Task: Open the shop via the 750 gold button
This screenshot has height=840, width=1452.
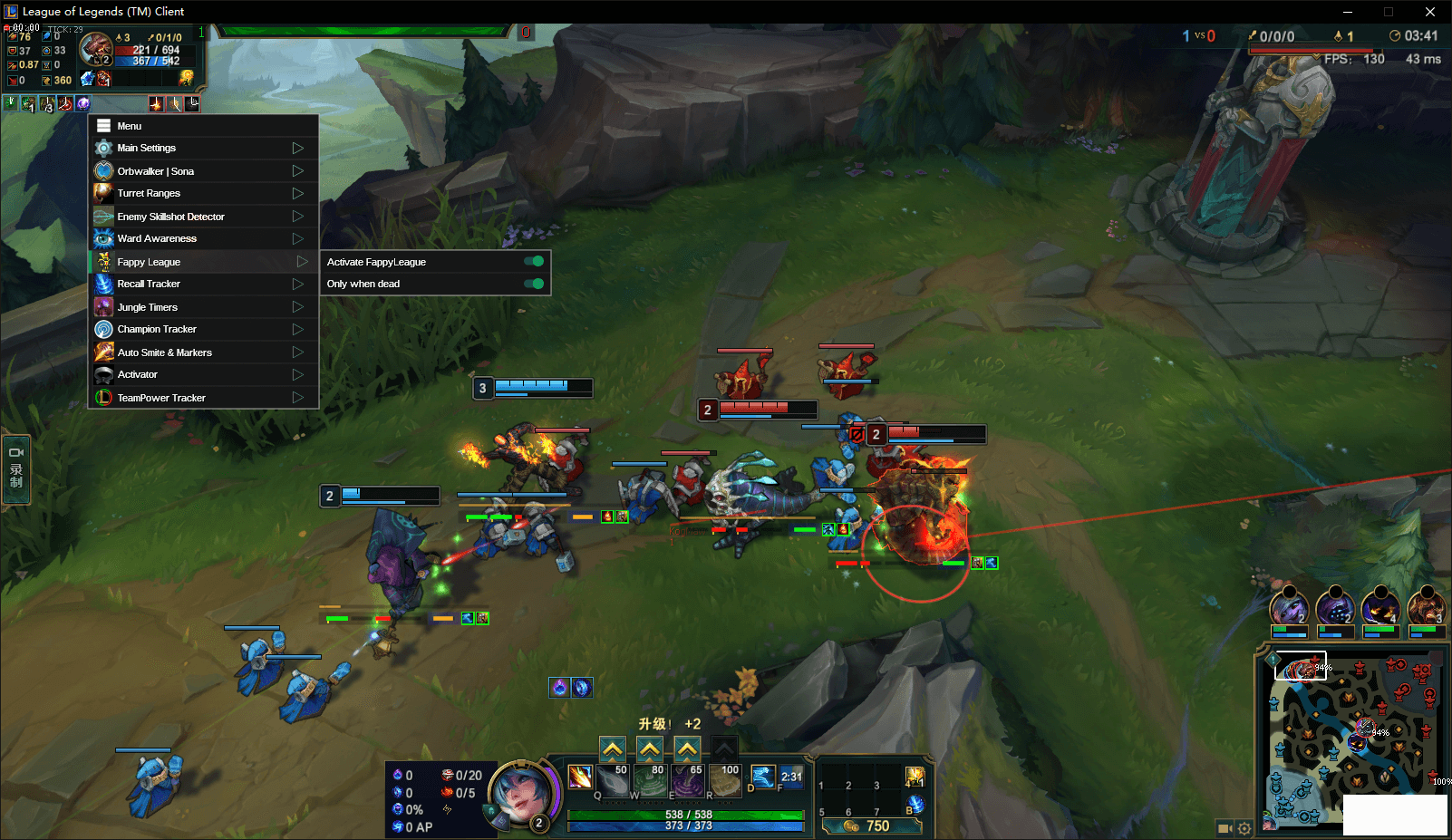Action: pyautogui.click(x=870, y=826)
